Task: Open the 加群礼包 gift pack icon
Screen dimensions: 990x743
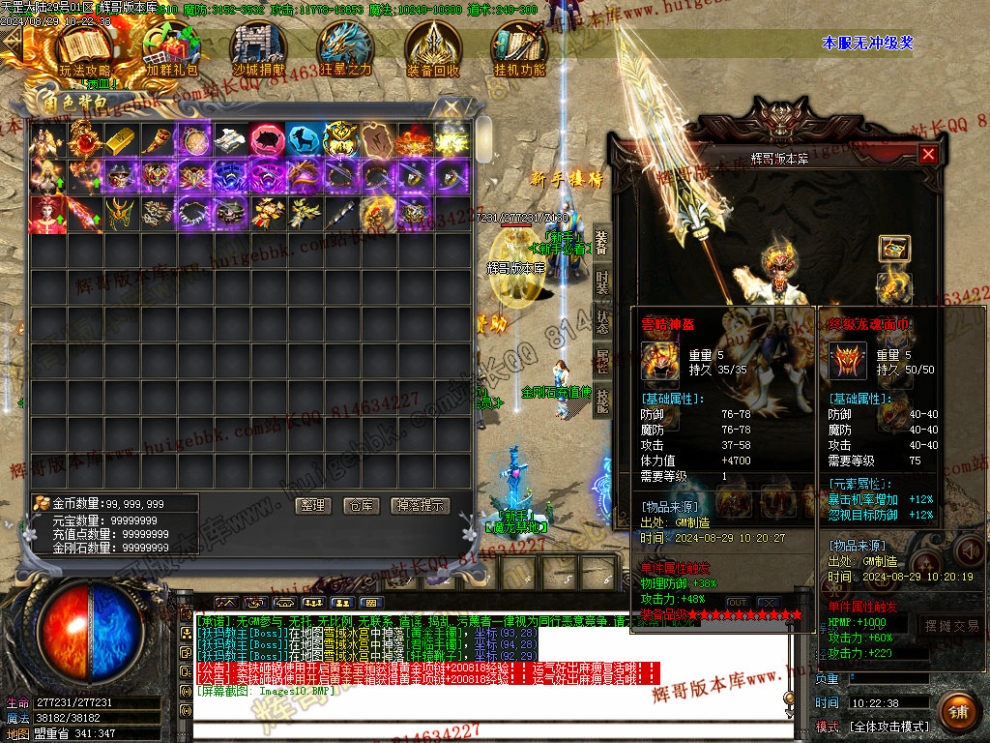Action: point(171,49)
